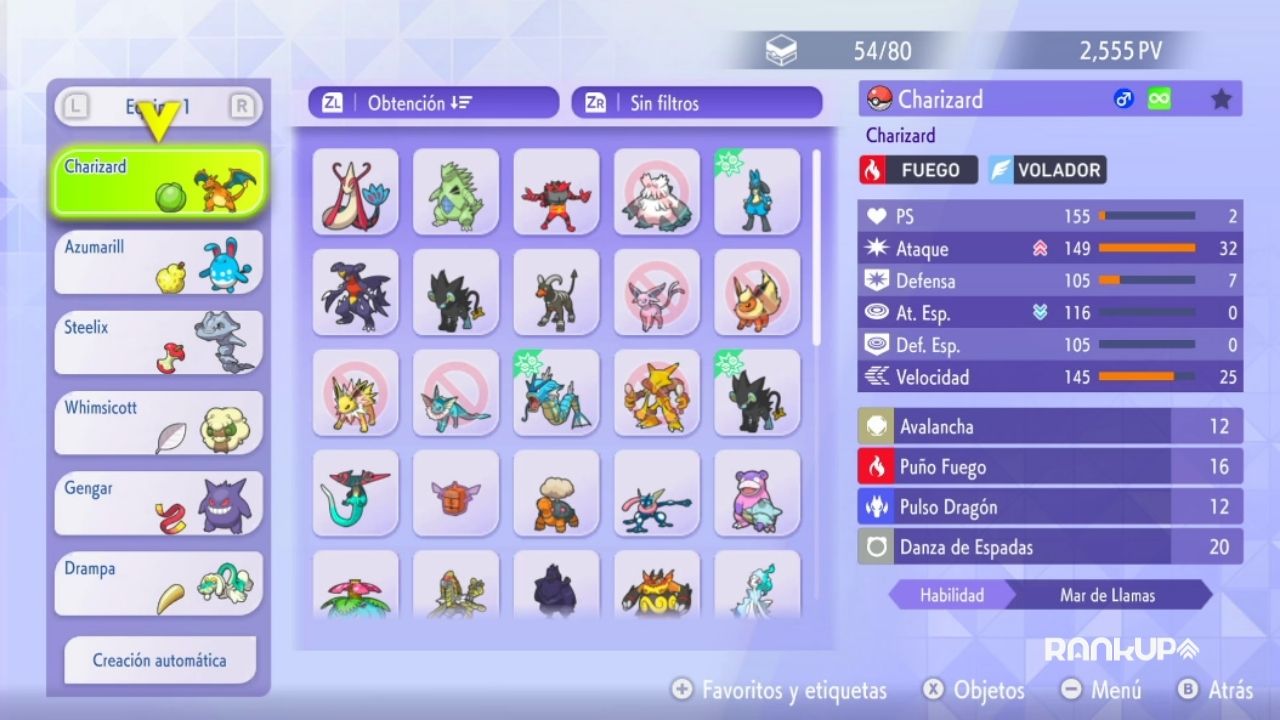Choose the Alakazam box tile
The image size is (1280, 720).
(x=657, y=391)
